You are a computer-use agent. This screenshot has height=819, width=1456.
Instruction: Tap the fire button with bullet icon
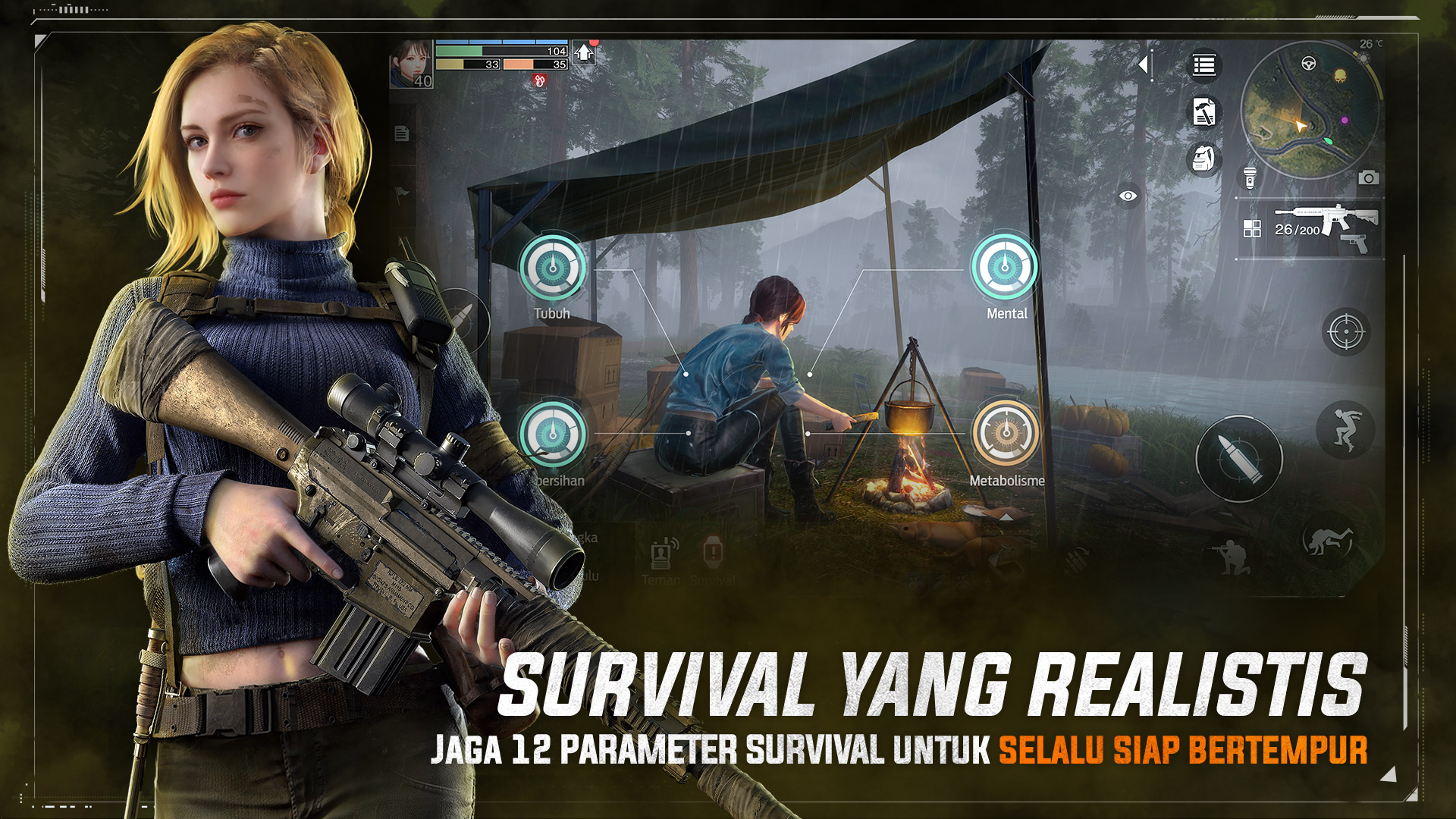1240,457
